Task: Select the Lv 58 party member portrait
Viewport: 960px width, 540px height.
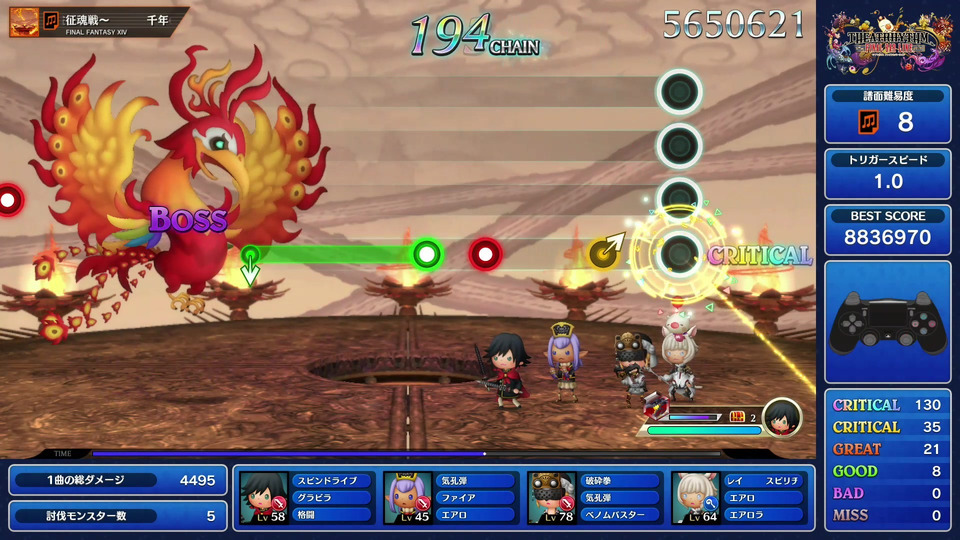Action: click(x=263, y=497)
